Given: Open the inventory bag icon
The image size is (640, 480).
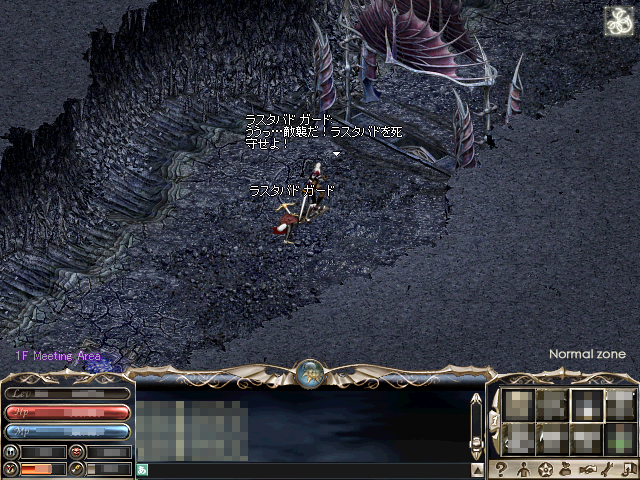Looking at the screenshot, I should pos(566,469).
